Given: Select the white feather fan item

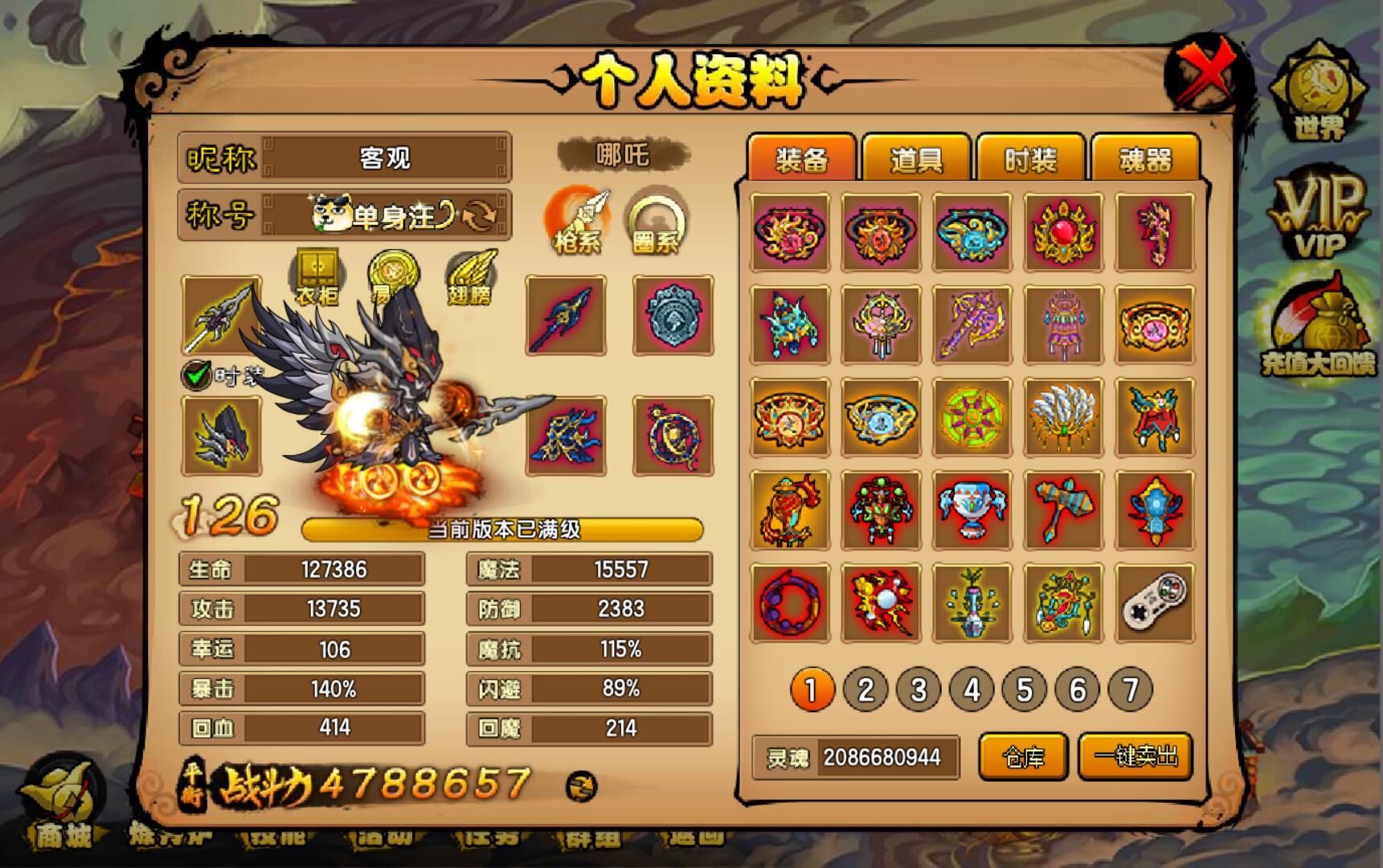Looking at the screenshot, I should [1063, 417].
